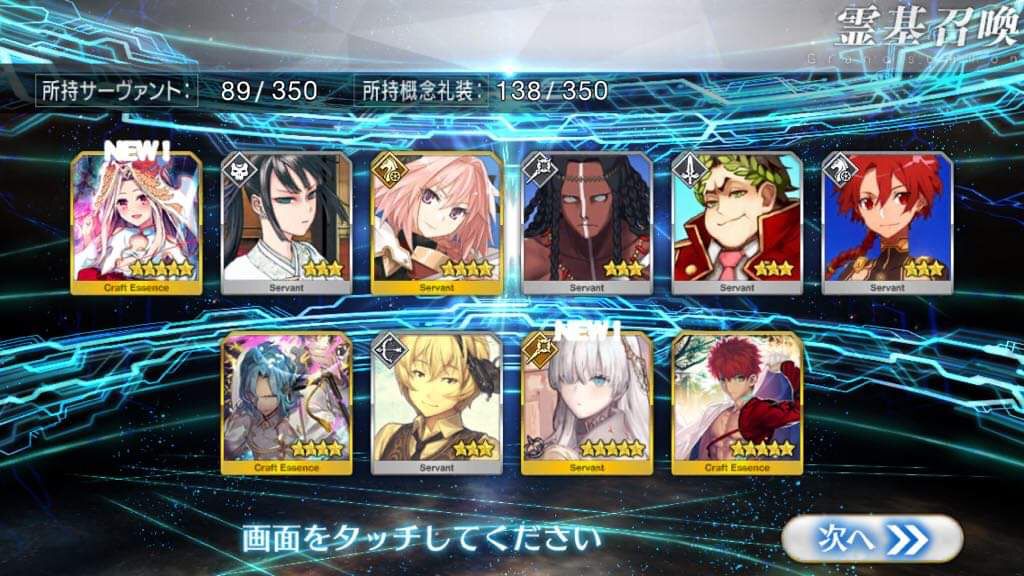This screenshot has height=576, width=1024.
Task: Pick the blonde Archer Servant card
Action: 436,402
